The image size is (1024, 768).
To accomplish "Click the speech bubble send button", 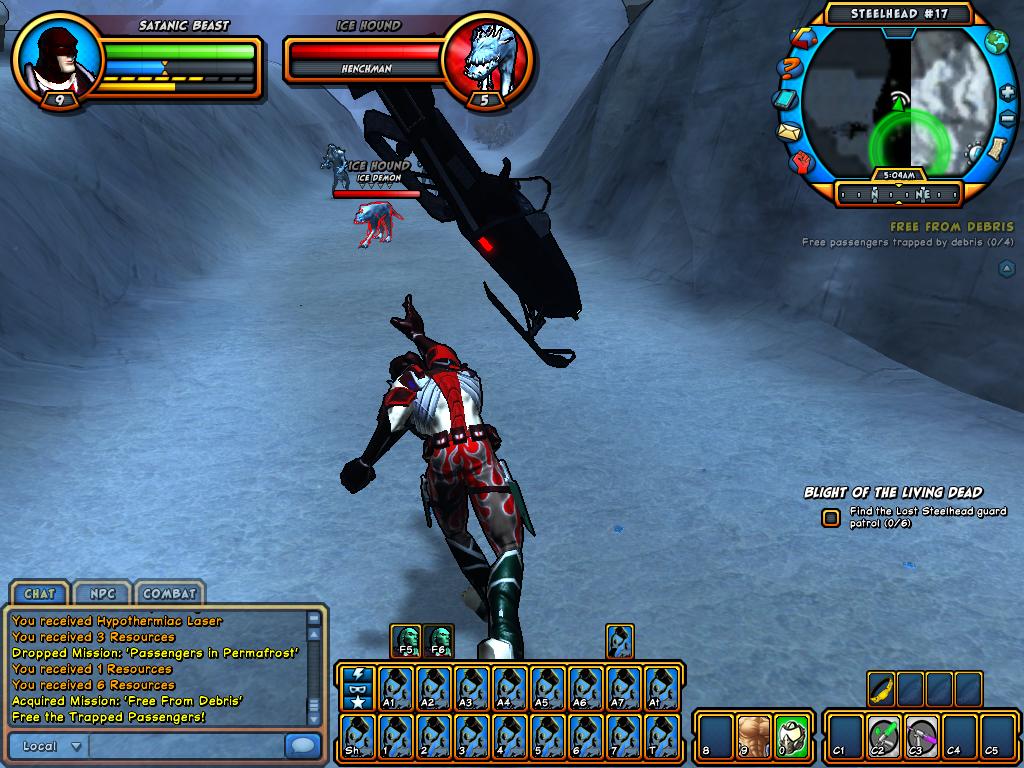I will (301, 746).
